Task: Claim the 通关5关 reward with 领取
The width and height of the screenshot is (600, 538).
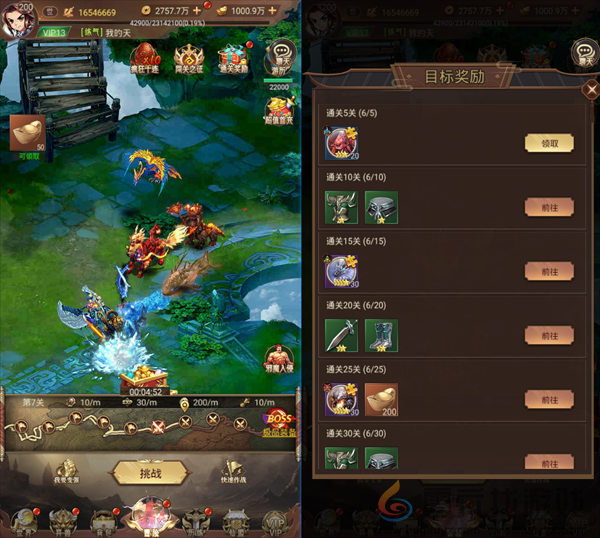Action: coord(549,143)
